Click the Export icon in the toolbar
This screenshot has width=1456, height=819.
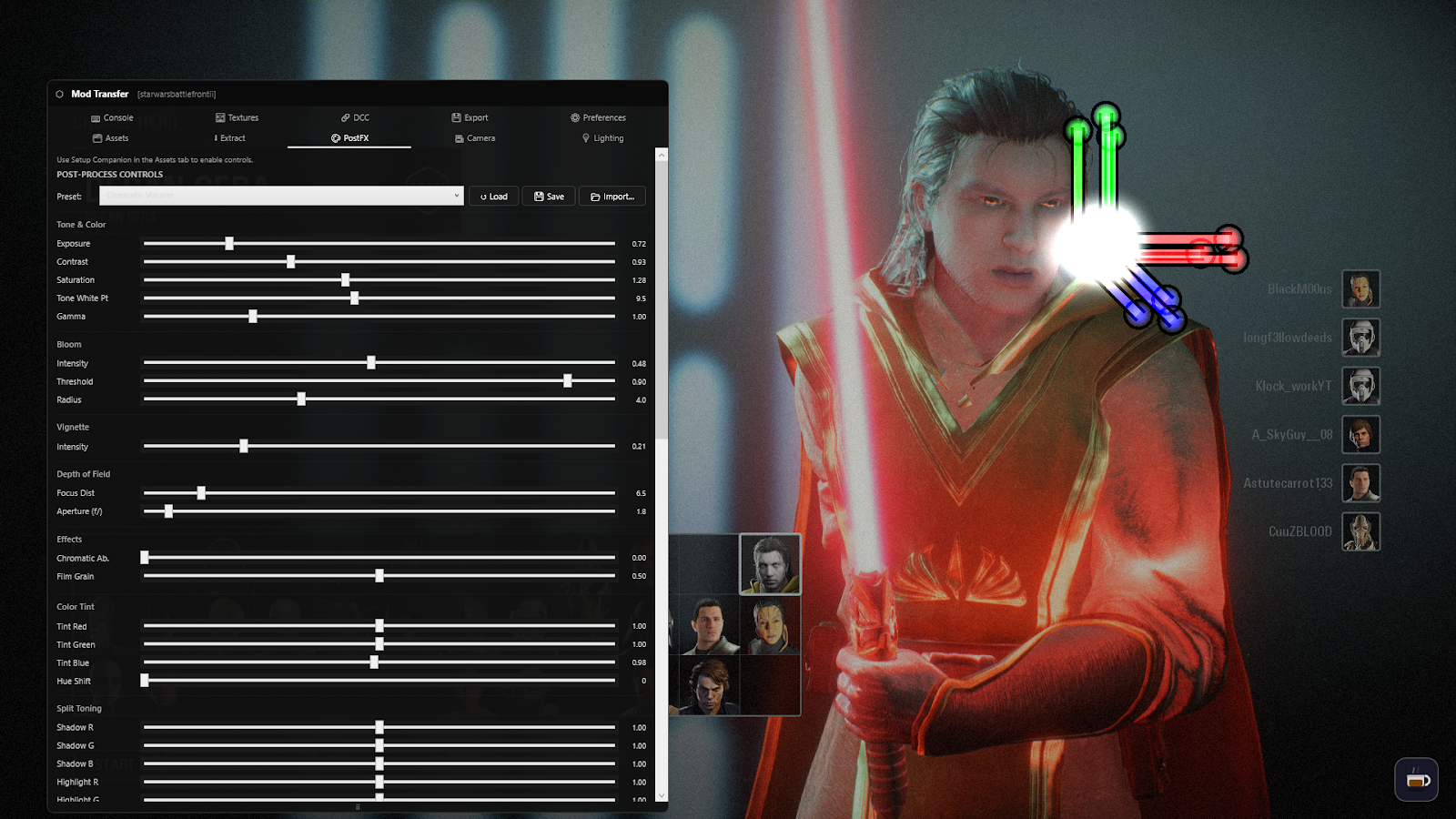(456, 117)
